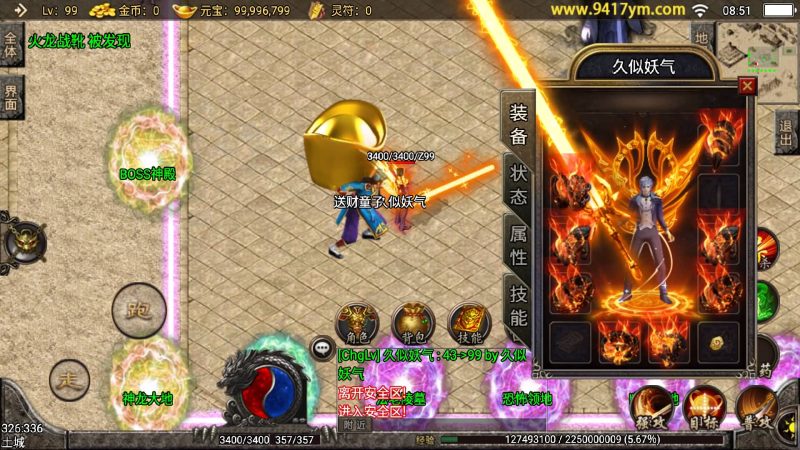The image size is (800, 450).
Task: Use the 普攻 normal attack button
Action: pos(757,406)
